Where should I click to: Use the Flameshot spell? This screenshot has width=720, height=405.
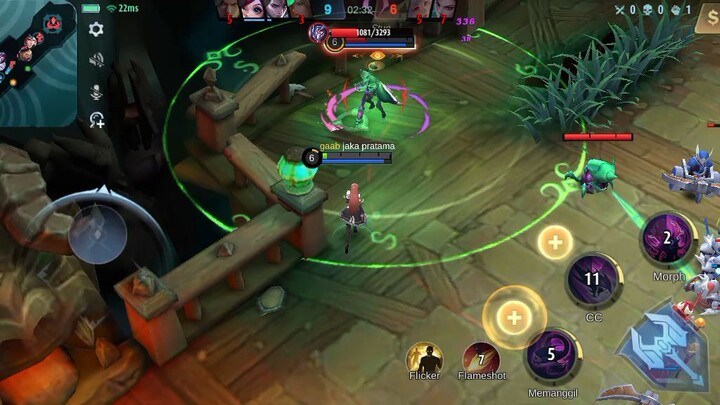click(481, 359)
